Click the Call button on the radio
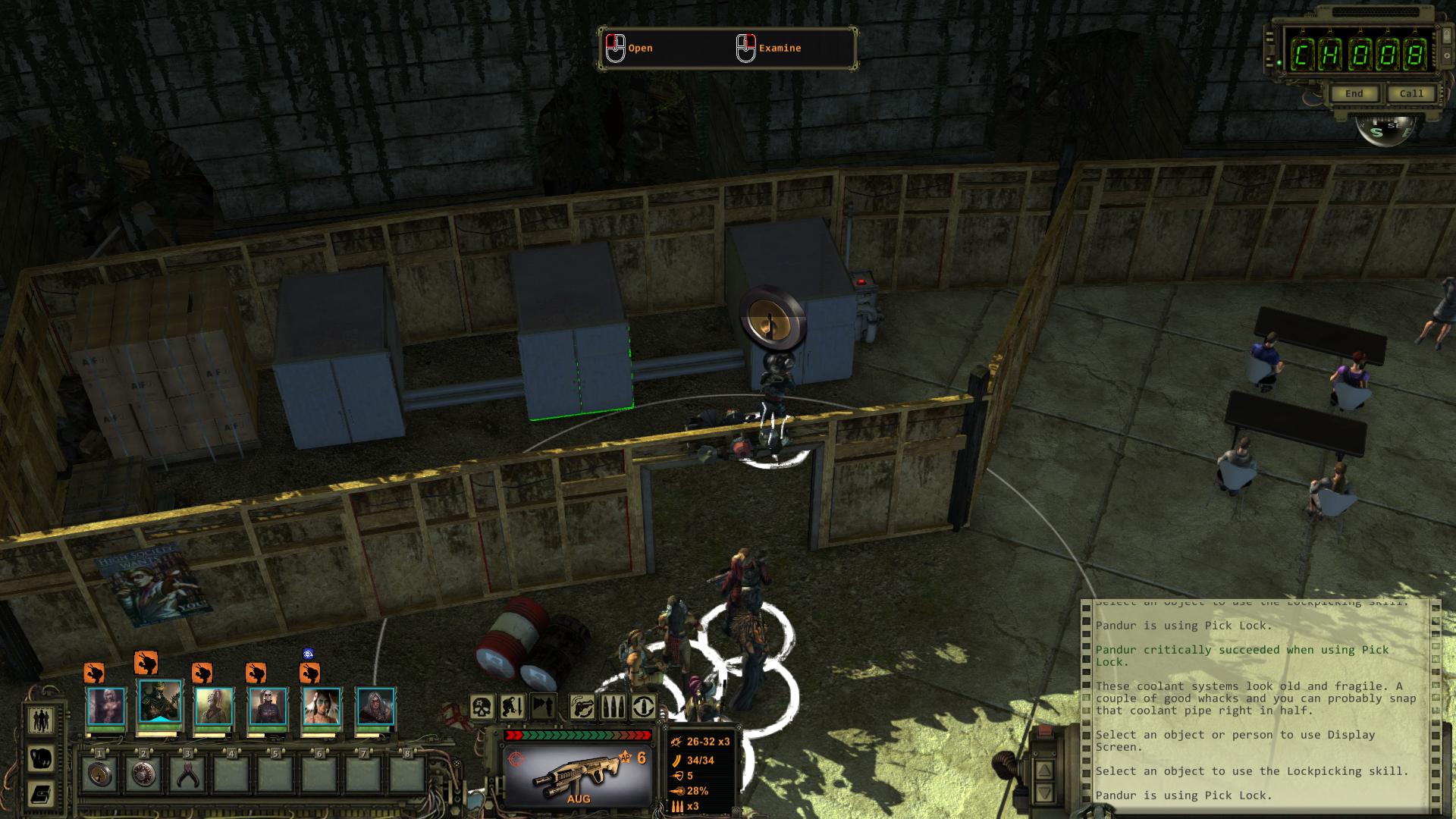Viewport: 1456px width, 819px height. coord(1411,94)
